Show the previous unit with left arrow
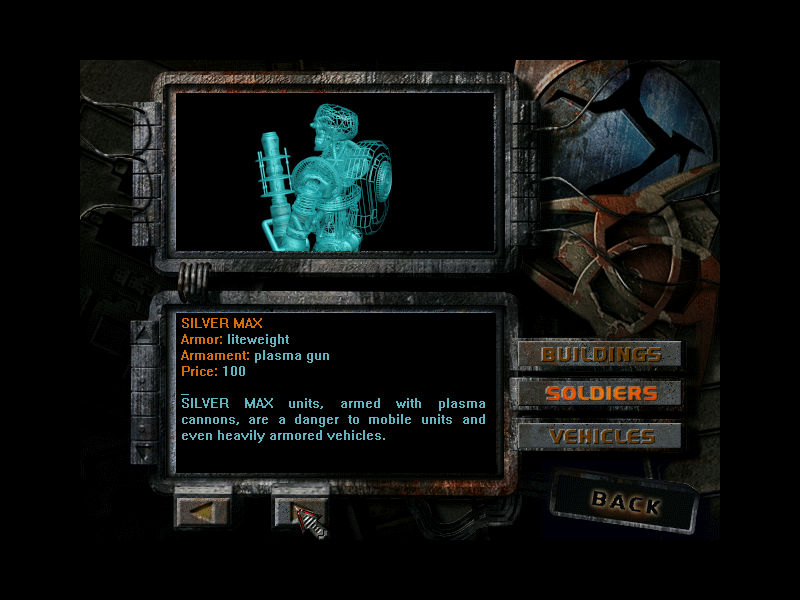 [x=203, y=511]
